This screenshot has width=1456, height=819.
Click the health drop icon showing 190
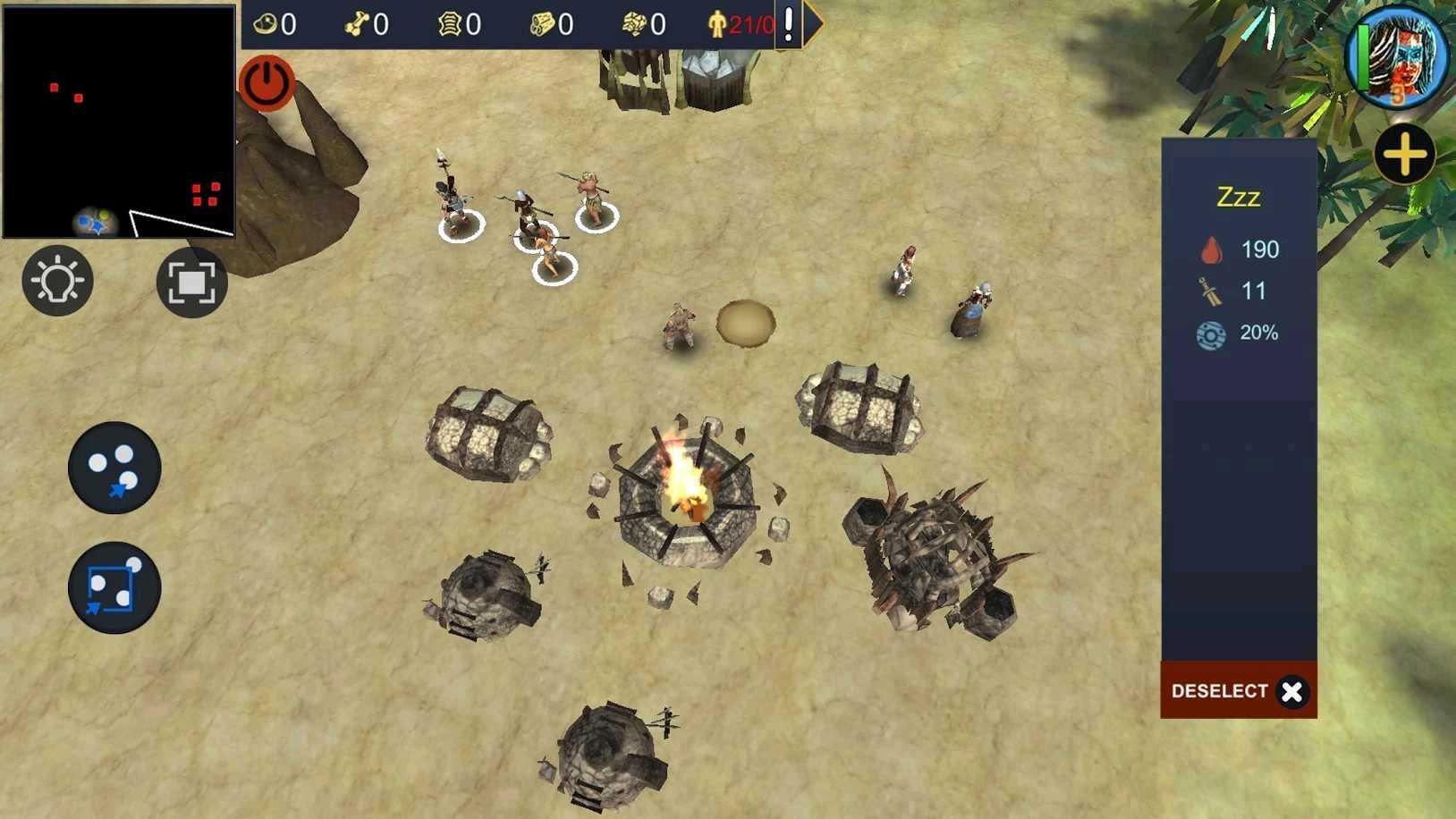click(1213, 250)
